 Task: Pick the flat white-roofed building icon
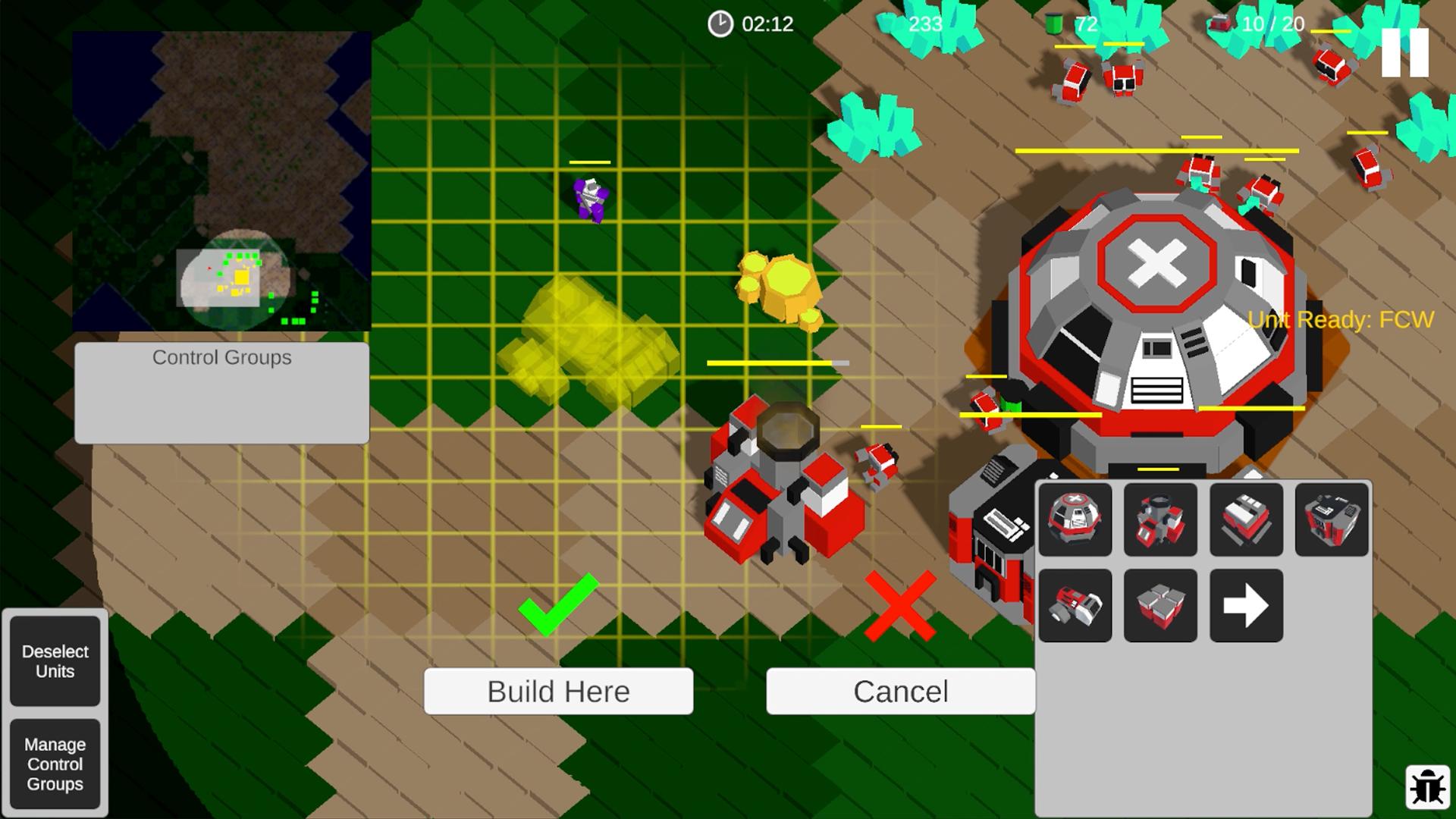click(1246, 519)
